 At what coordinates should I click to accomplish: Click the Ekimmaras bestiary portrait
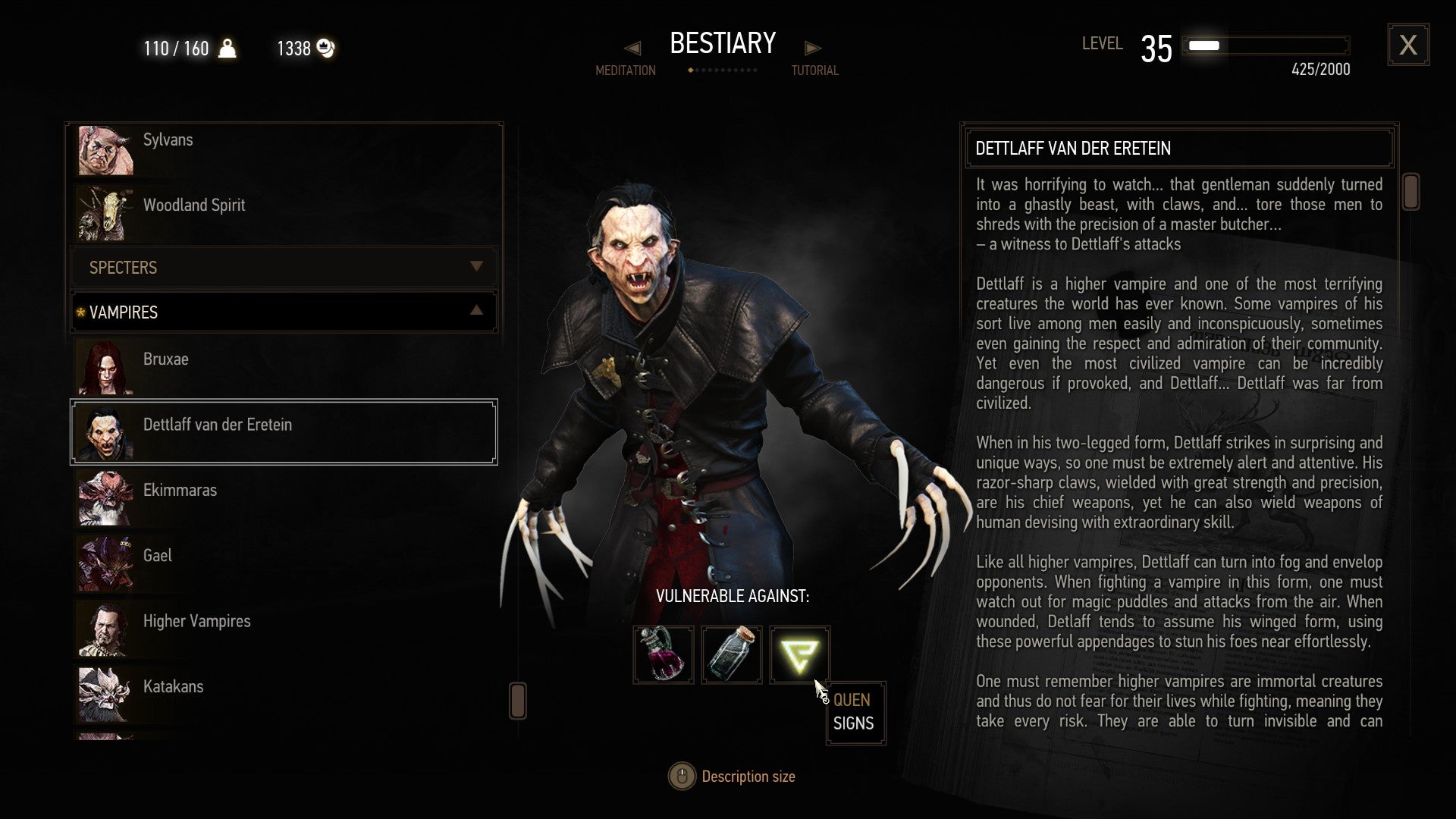tap(106, 500)
